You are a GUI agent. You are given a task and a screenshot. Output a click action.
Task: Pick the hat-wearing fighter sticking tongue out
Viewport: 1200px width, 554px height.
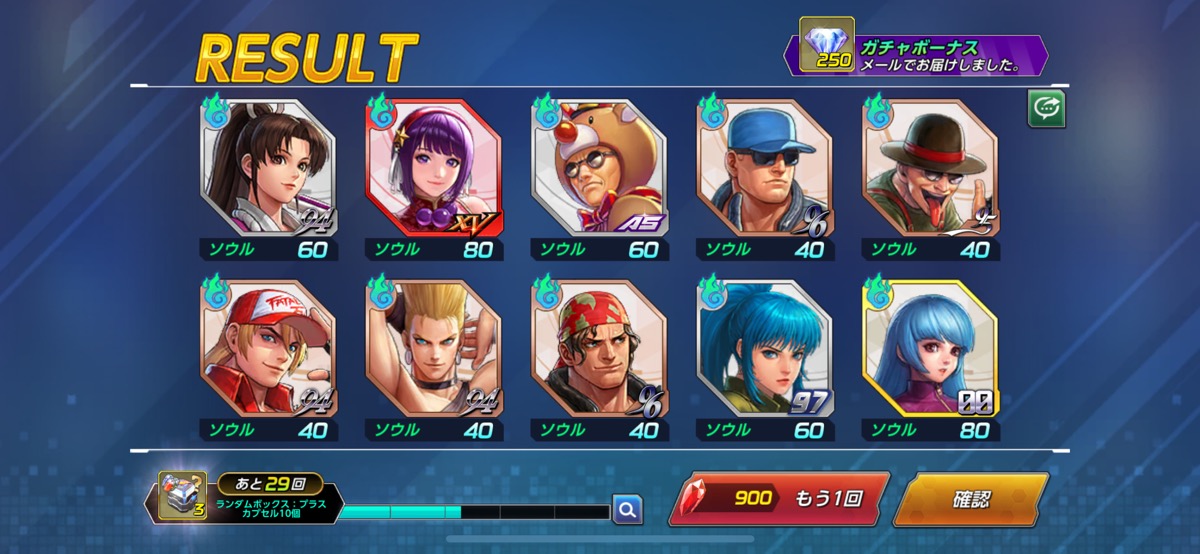[x=931, y=167]
